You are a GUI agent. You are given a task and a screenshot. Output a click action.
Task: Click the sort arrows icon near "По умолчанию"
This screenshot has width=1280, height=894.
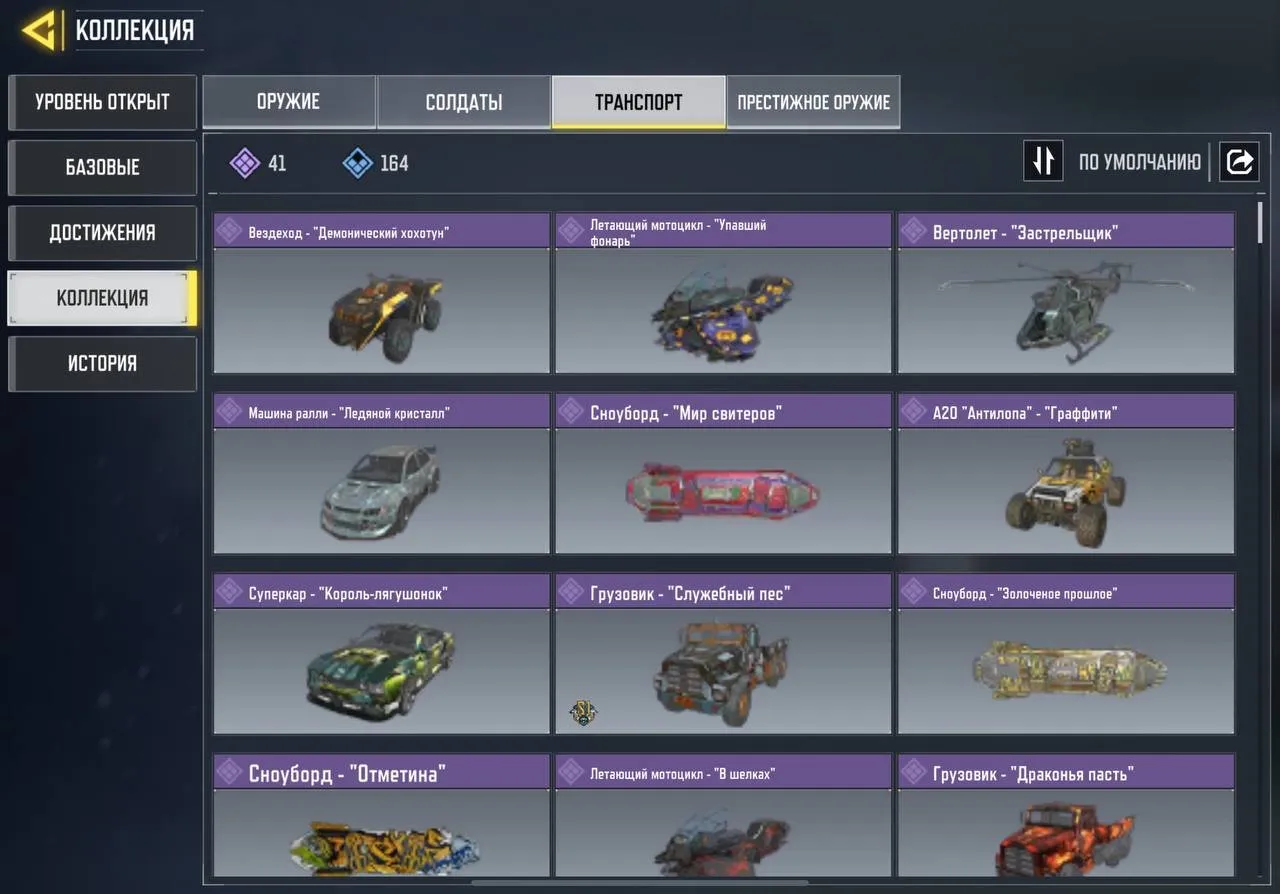[1043, 161]
